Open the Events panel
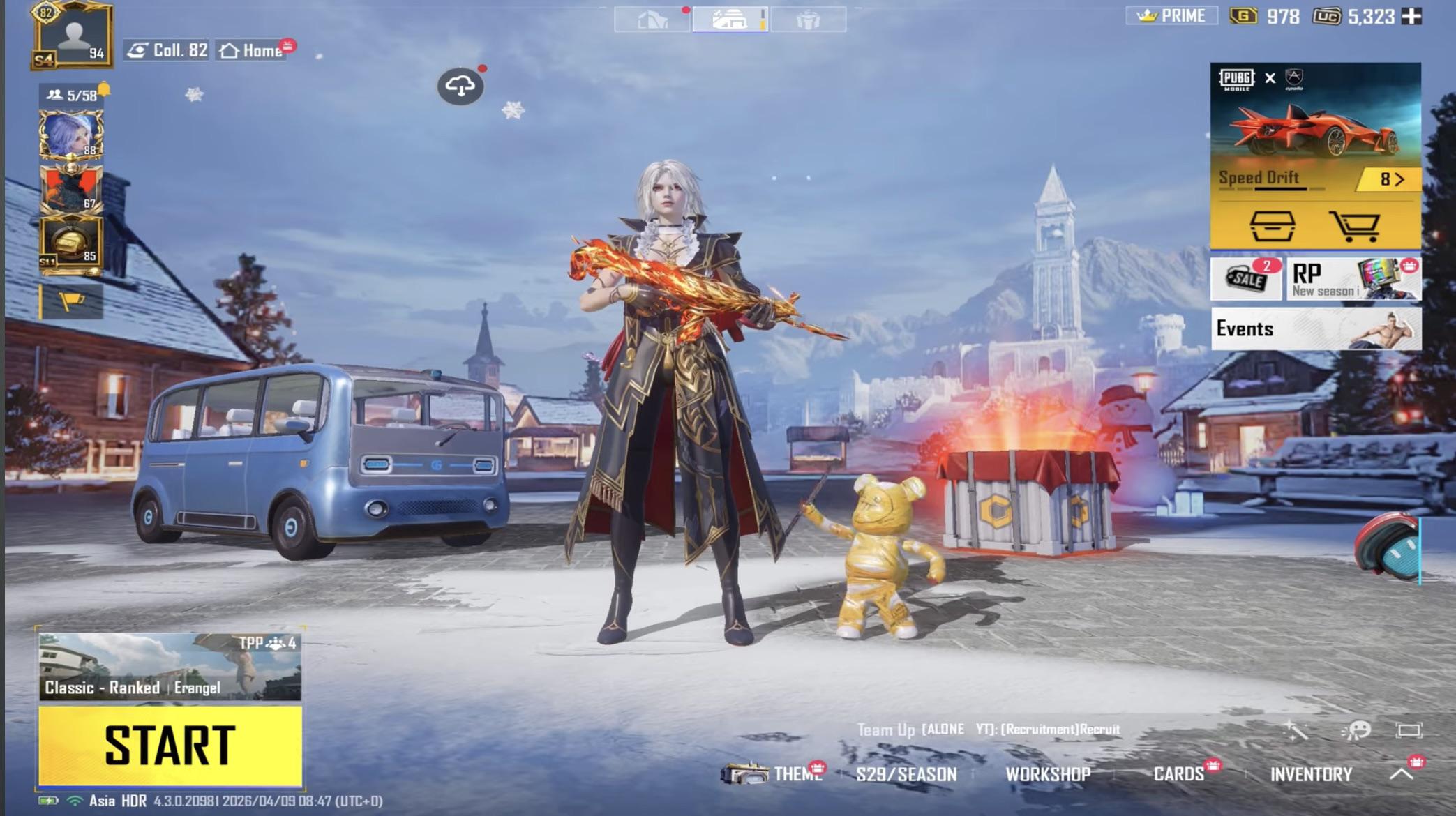The height and width of the screenshot is (816, 1456). (x=1315, y=328)
